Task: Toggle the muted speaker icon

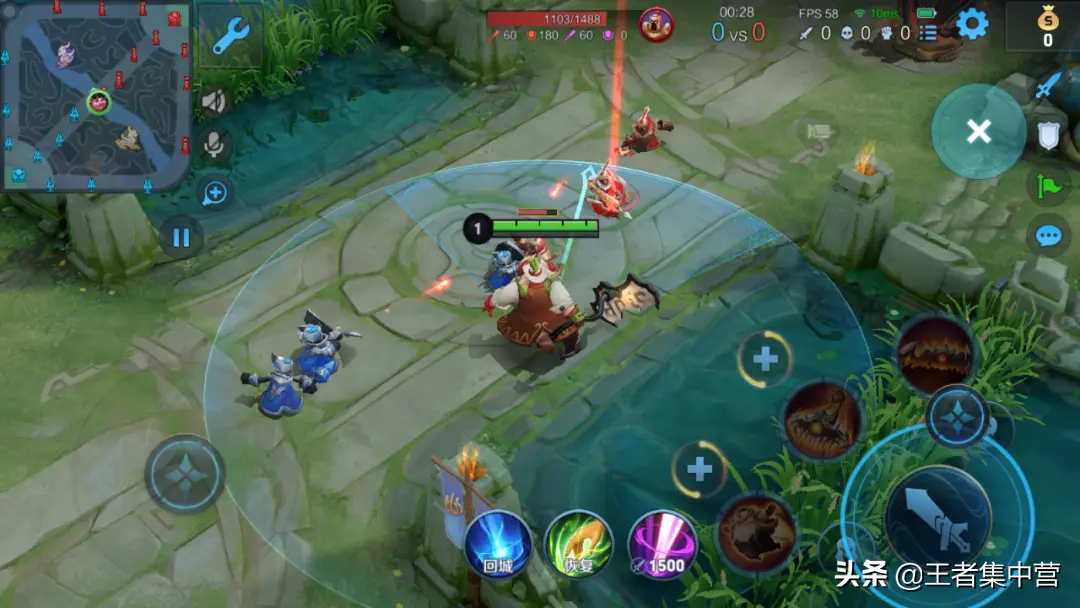Action: pyautogui.click(x=214, y=101)
